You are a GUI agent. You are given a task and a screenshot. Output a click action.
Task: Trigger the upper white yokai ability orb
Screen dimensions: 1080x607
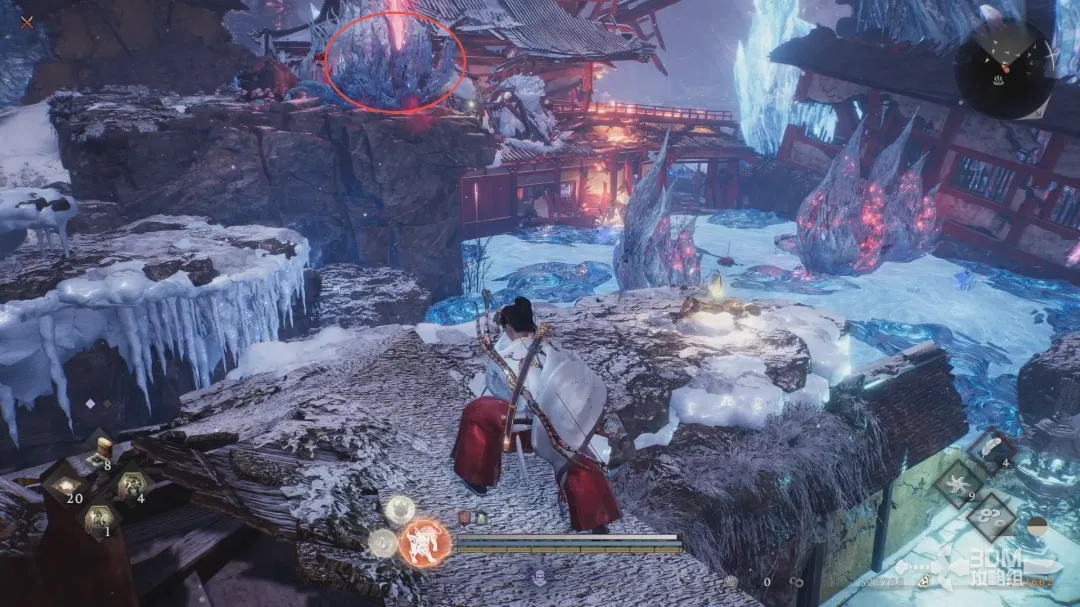click(x=400, y=509)
